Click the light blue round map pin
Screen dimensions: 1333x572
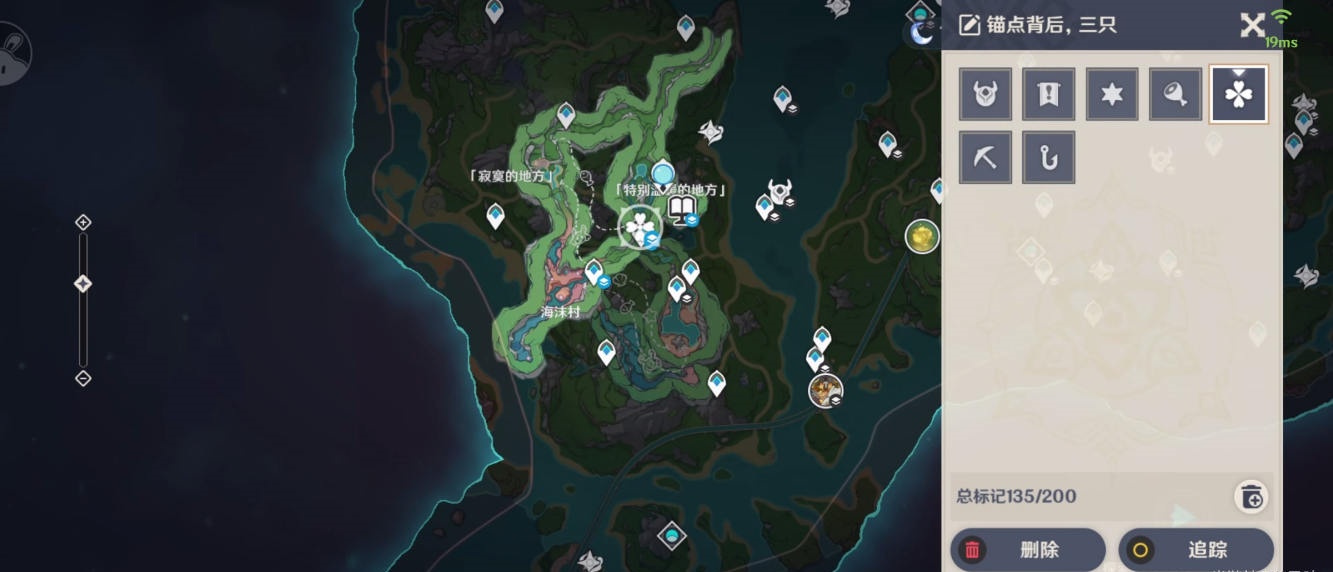point(662,175)
